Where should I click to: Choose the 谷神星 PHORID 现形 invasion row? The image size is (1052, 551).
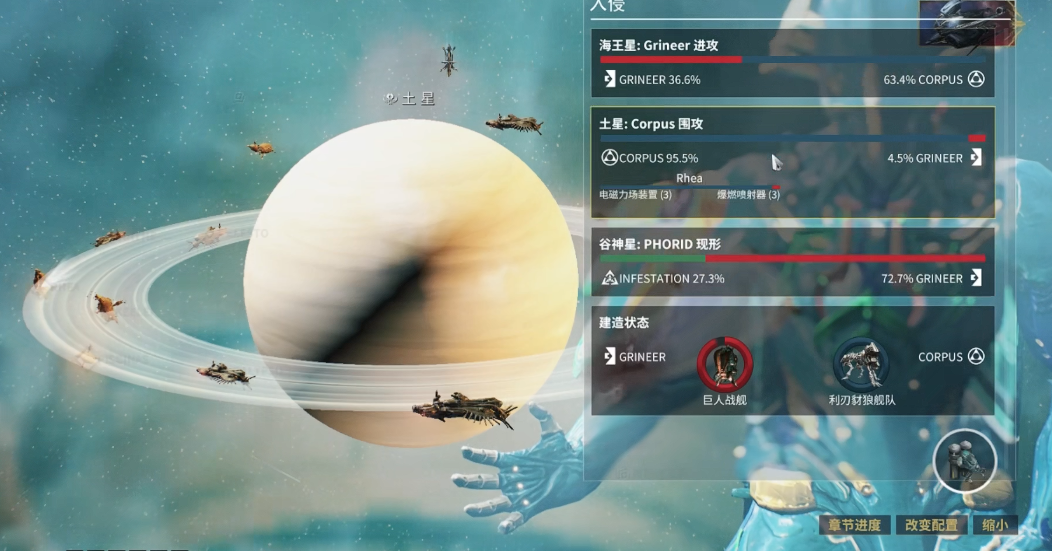point(792,262)
